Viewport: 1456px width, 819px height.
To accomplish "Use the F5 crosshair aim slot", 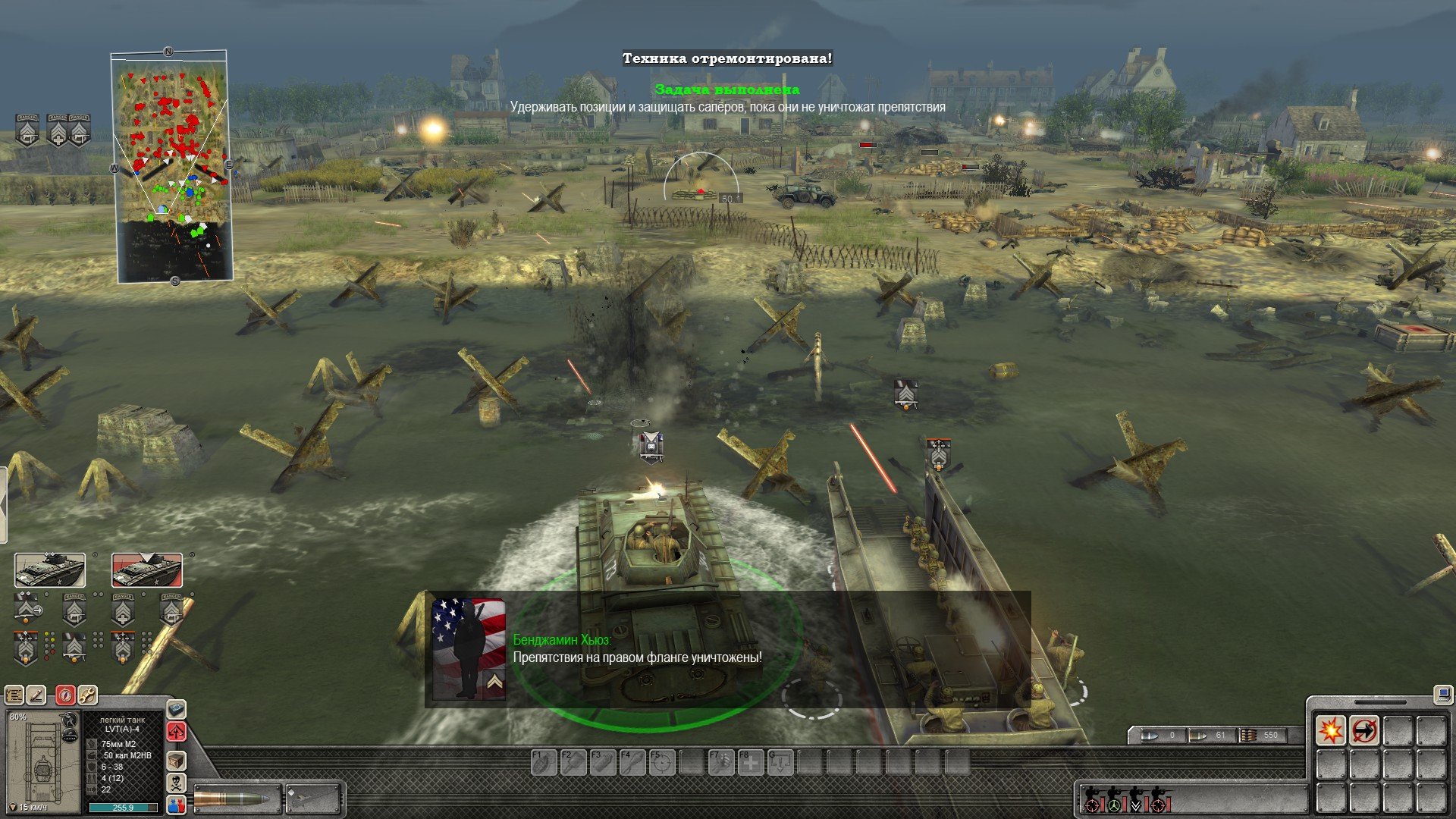I will (x=662, y=762).
